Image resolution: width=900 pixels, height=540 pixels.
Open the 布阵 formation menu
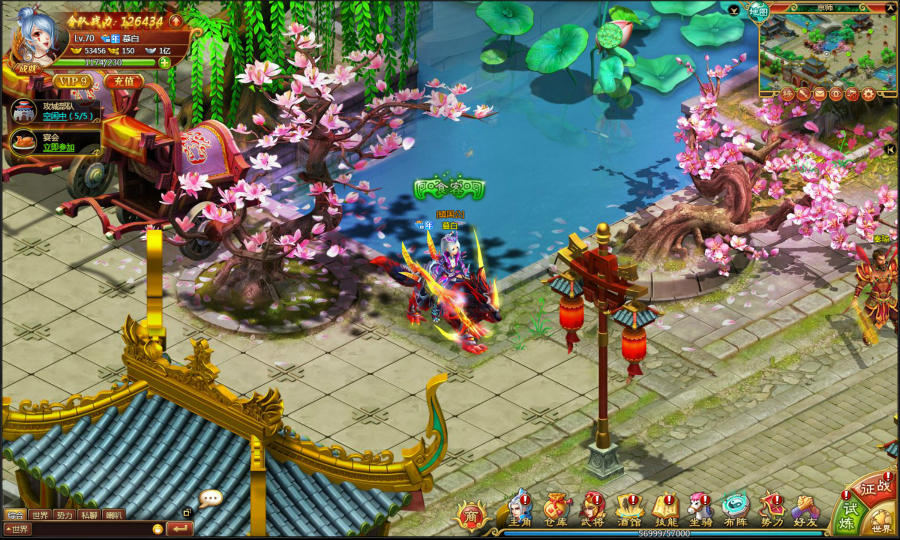tap(736, 508)
